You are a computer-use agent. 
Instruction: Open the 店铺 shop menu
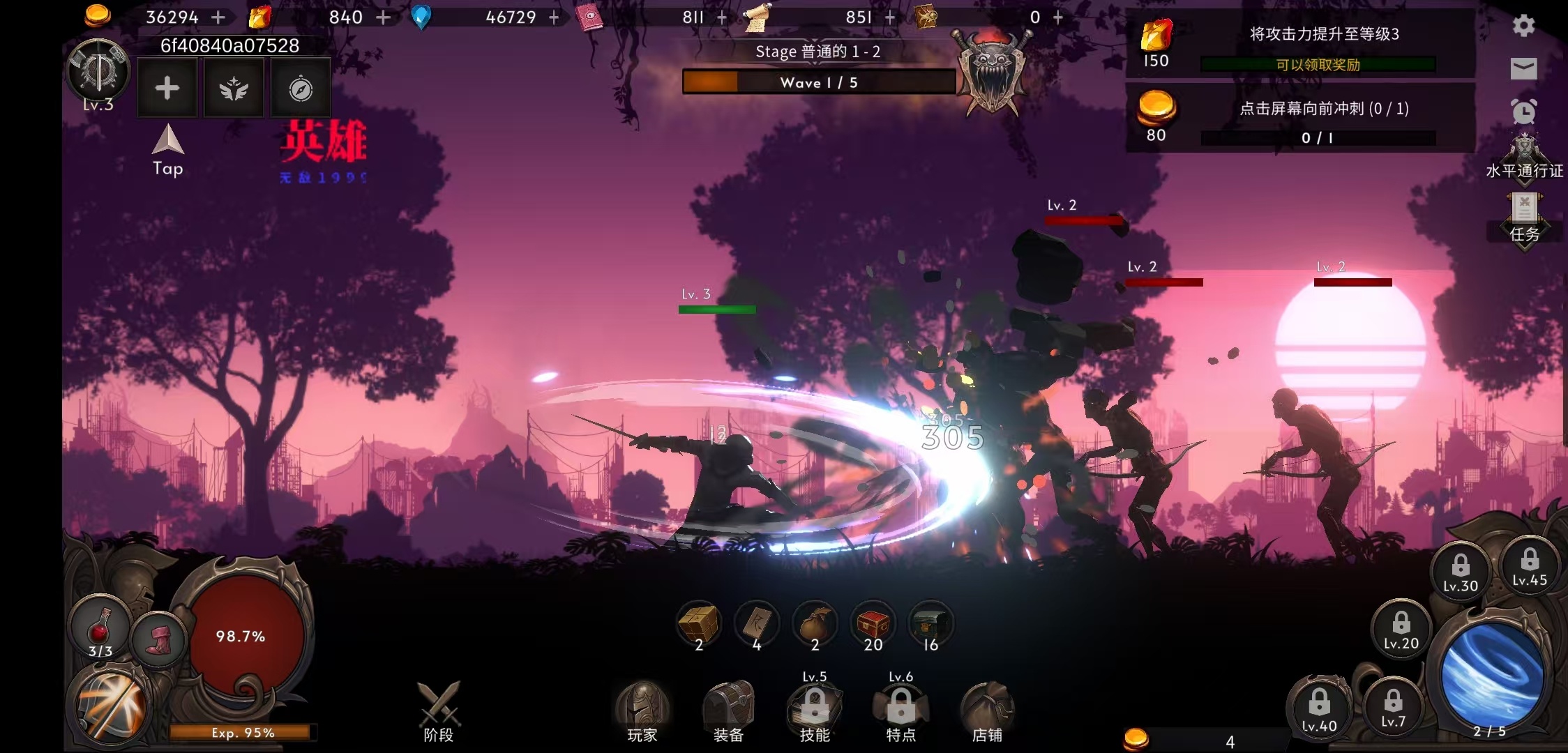[987, 713]
